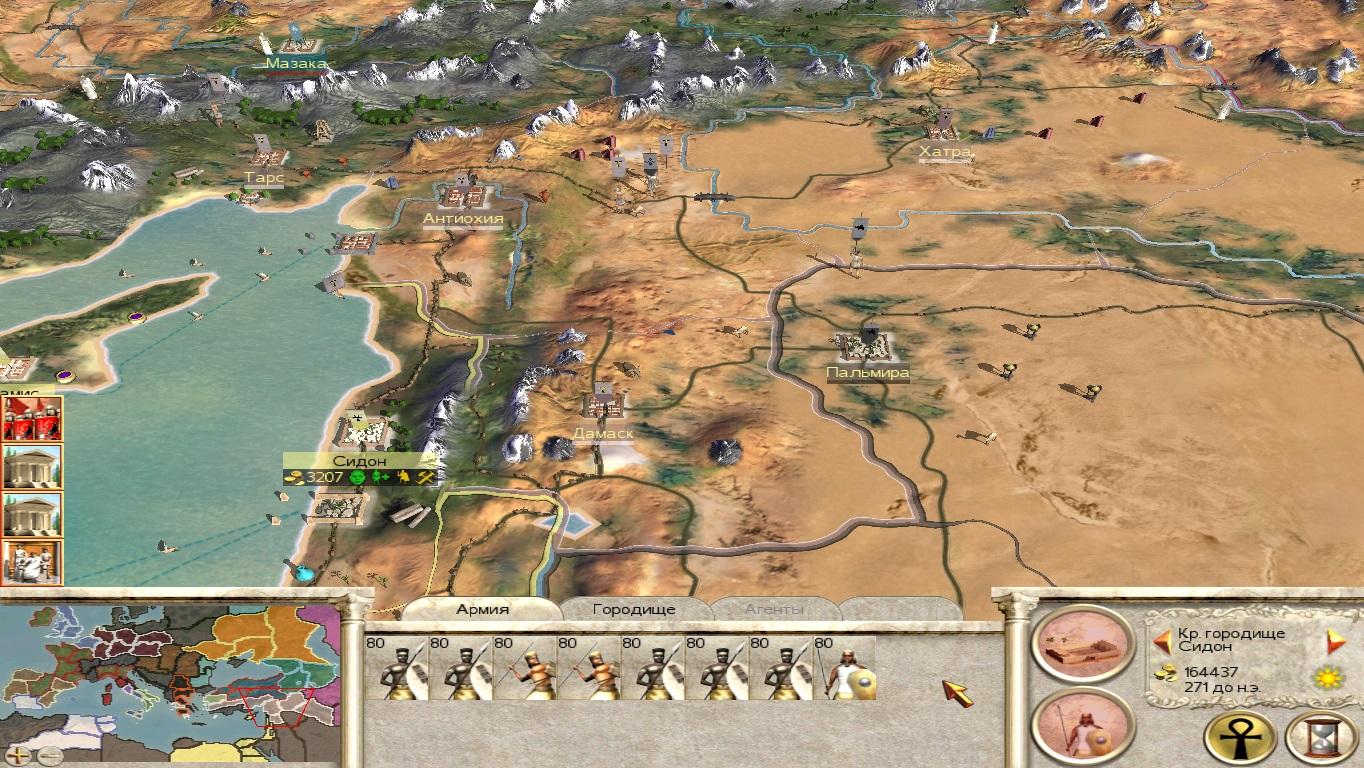Select the Агенты tab

[x=772, y=609]
